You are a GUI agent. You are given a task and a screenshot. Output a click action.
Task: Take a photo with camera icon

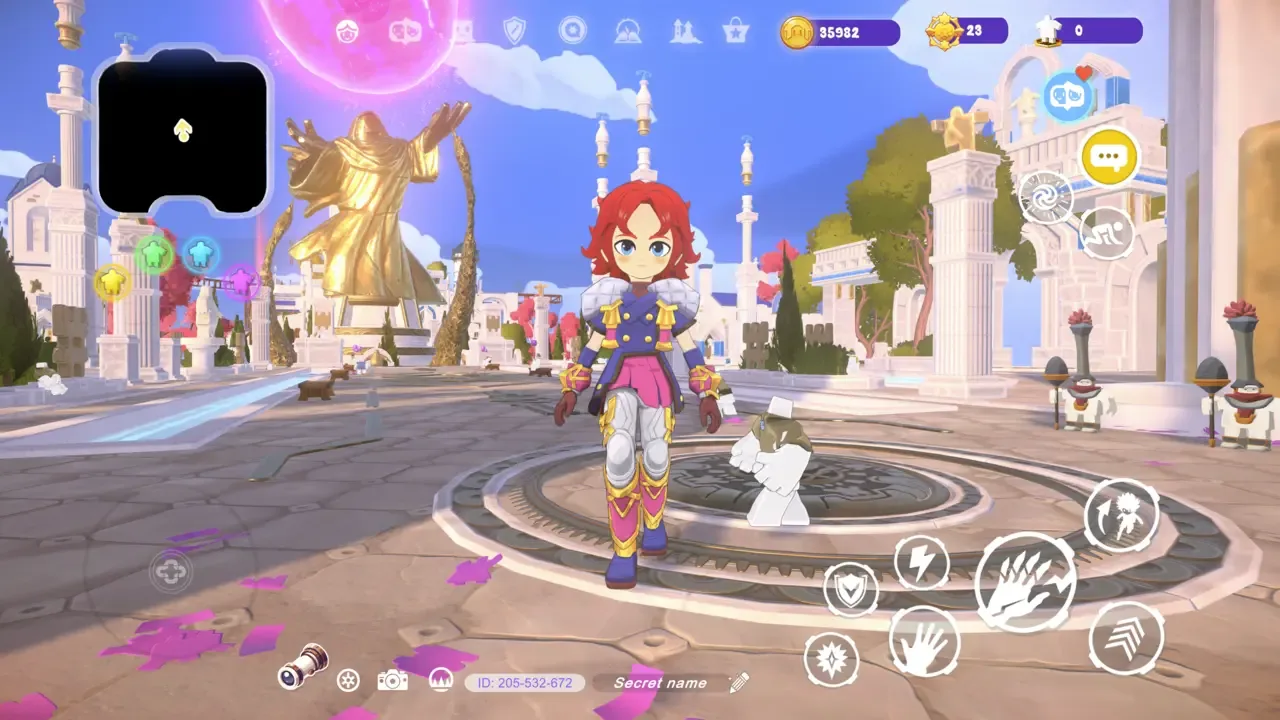pyautogui.click(x=392, y=681)
